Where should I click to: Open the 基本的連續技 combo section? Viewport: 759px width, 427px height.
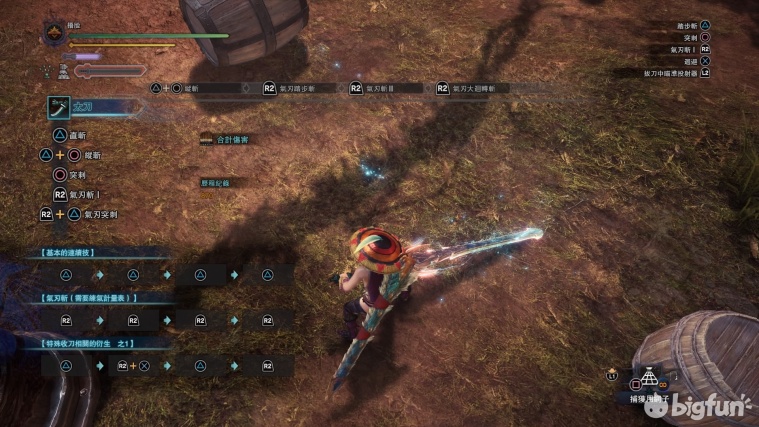click(x=69, y=252)
